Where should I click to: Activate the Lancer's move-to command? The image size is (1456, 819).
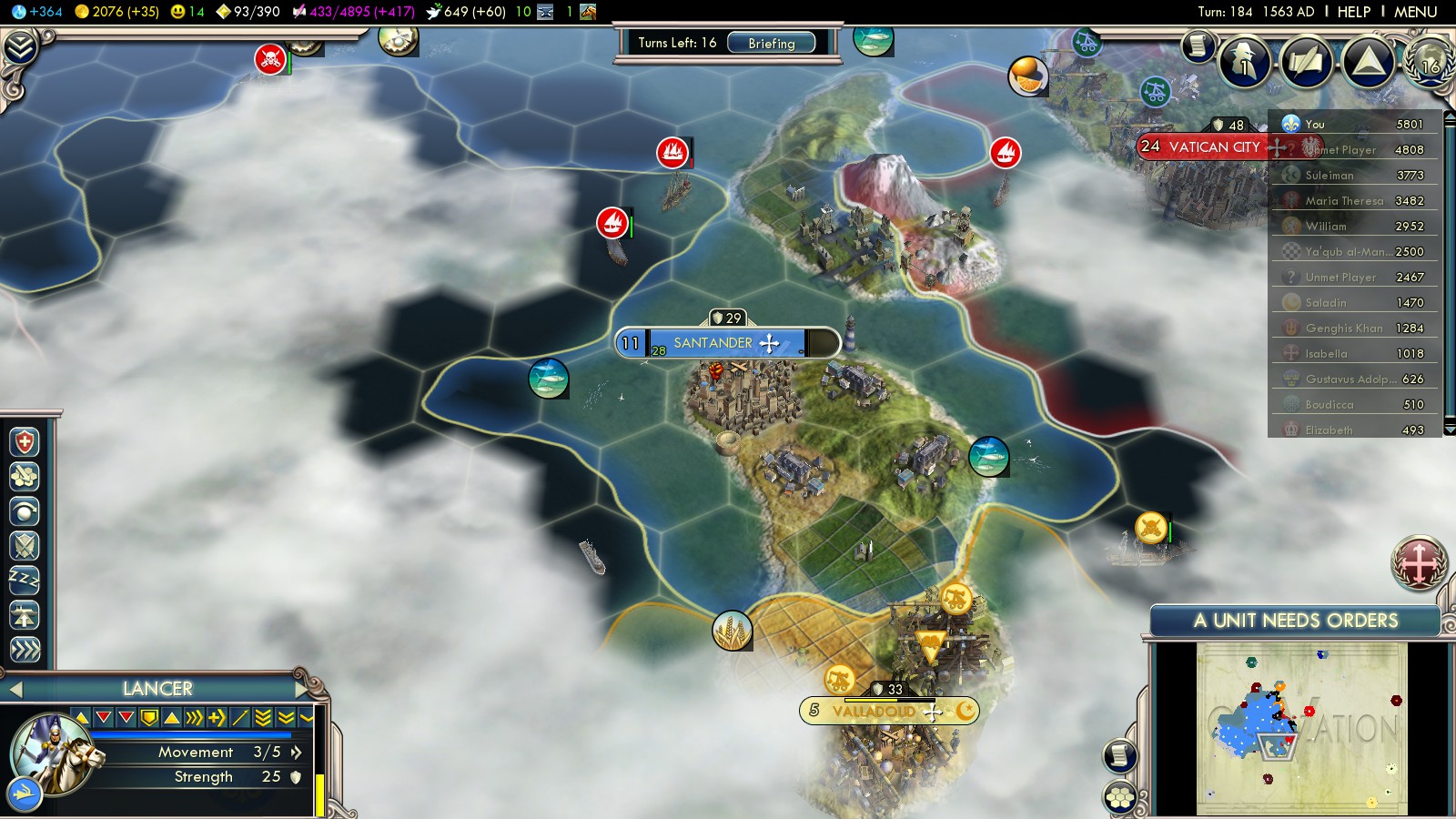point(25,649)
